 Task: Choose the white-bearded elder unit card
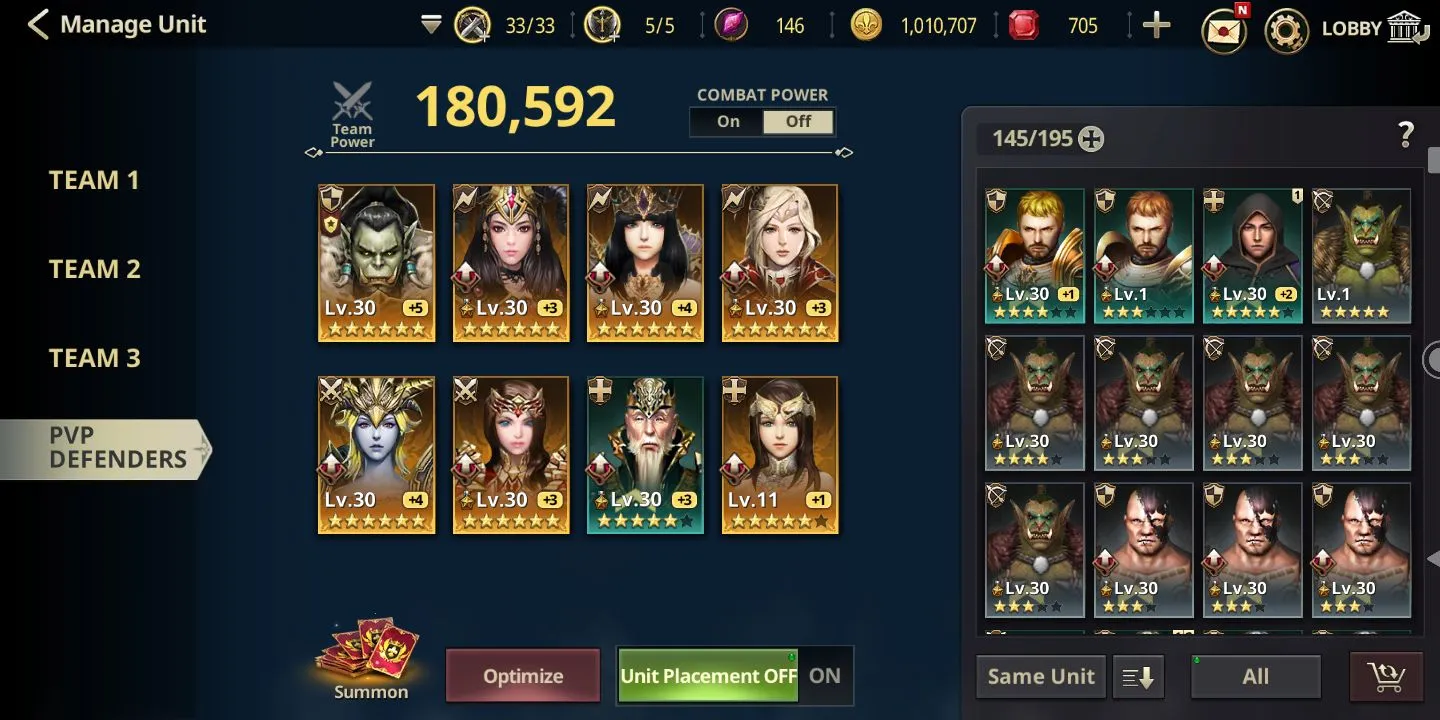(645, 454)
